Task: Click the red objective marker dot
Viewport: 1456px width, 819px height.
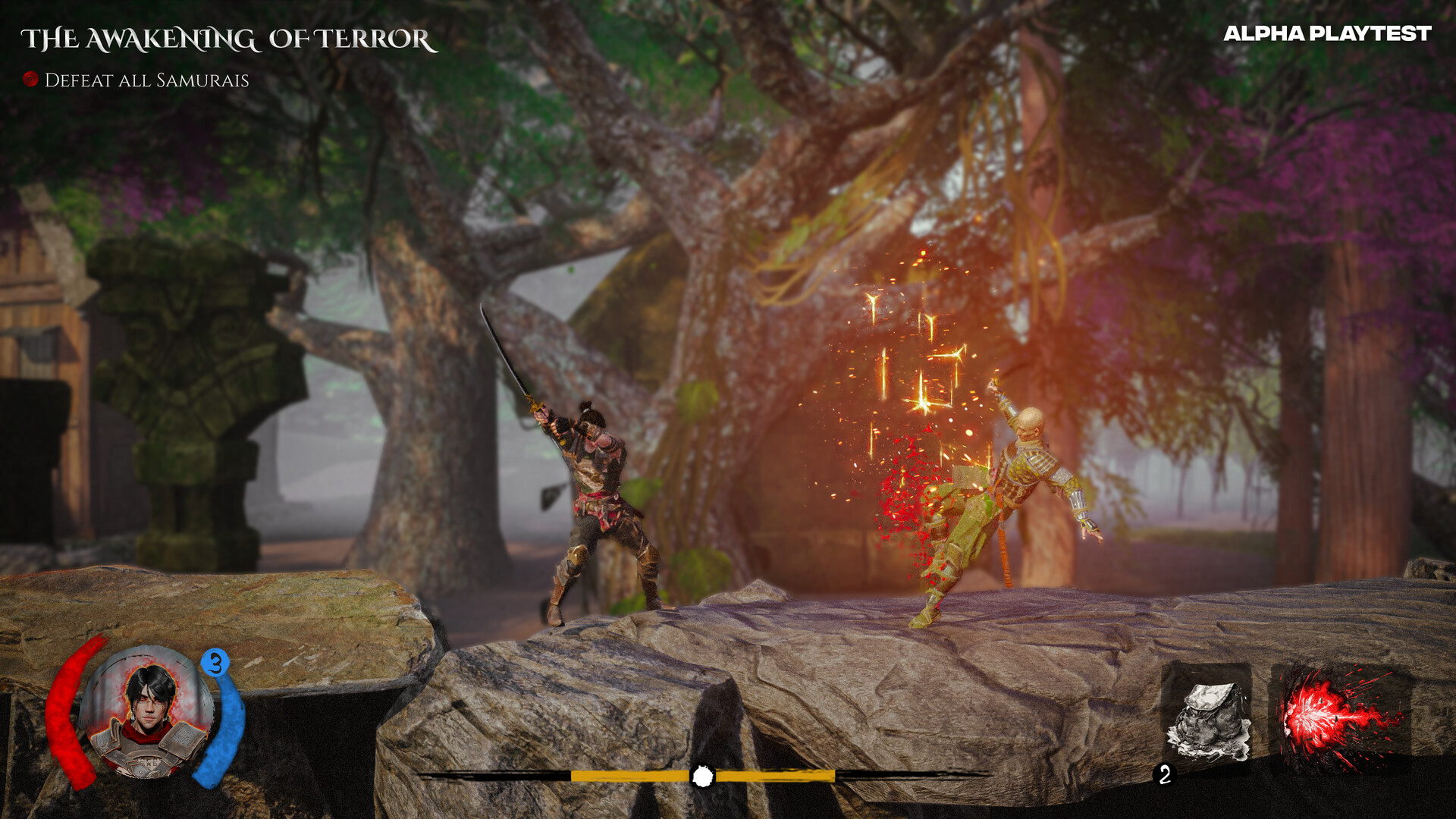Action: tap(30, 79)
